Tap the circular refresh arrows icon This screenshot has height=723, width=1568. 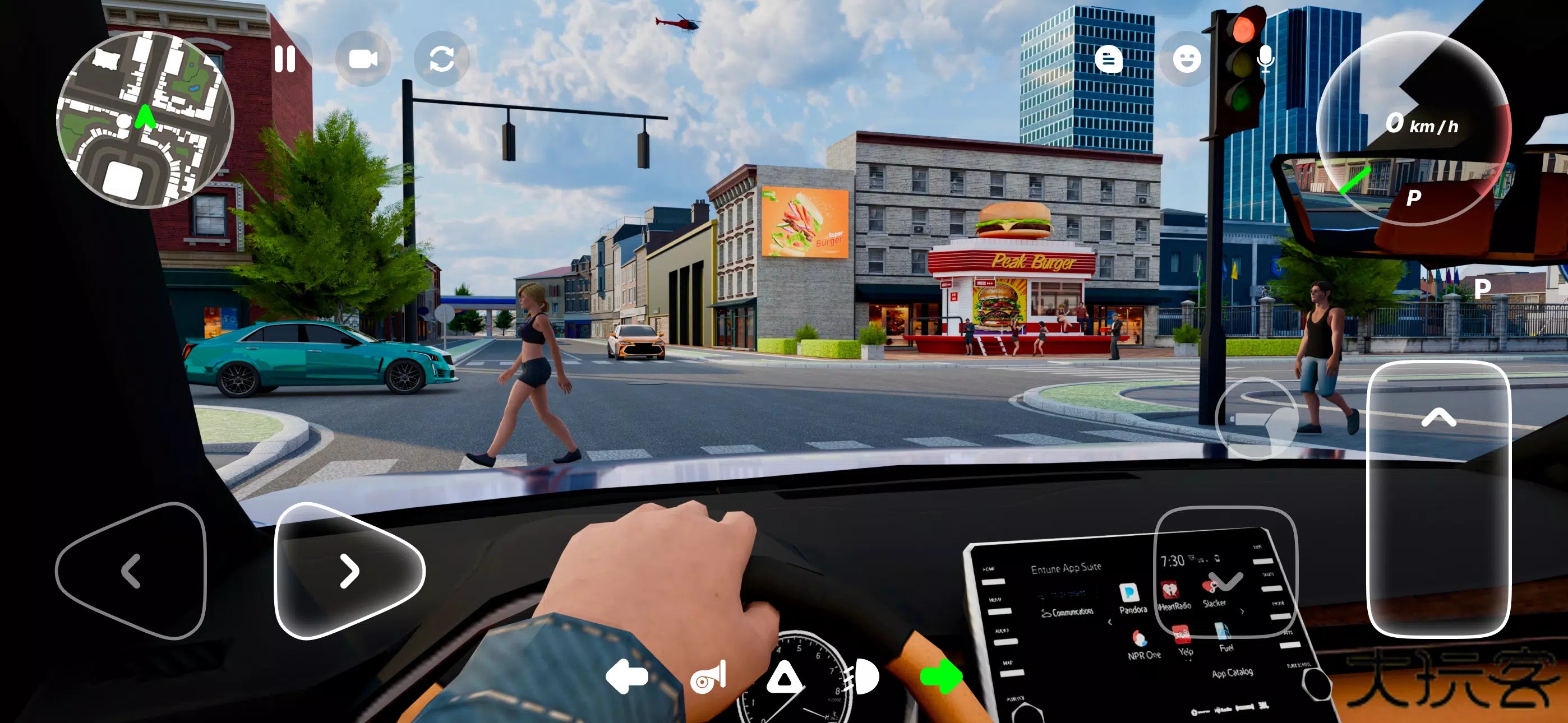point(441,59)
